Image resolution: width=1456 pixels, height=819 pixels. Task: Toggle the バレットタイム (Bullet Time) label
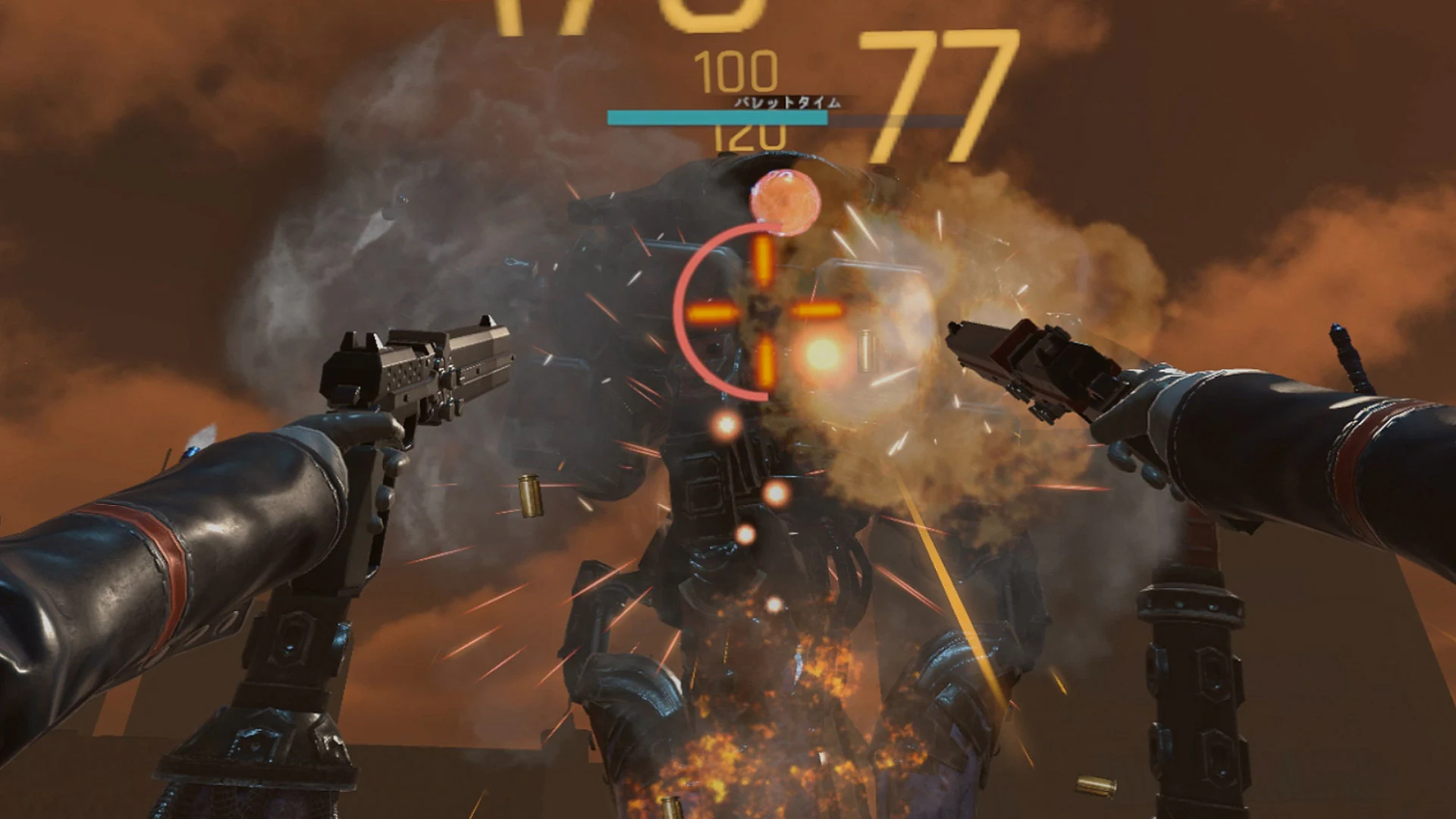(789, 99)
